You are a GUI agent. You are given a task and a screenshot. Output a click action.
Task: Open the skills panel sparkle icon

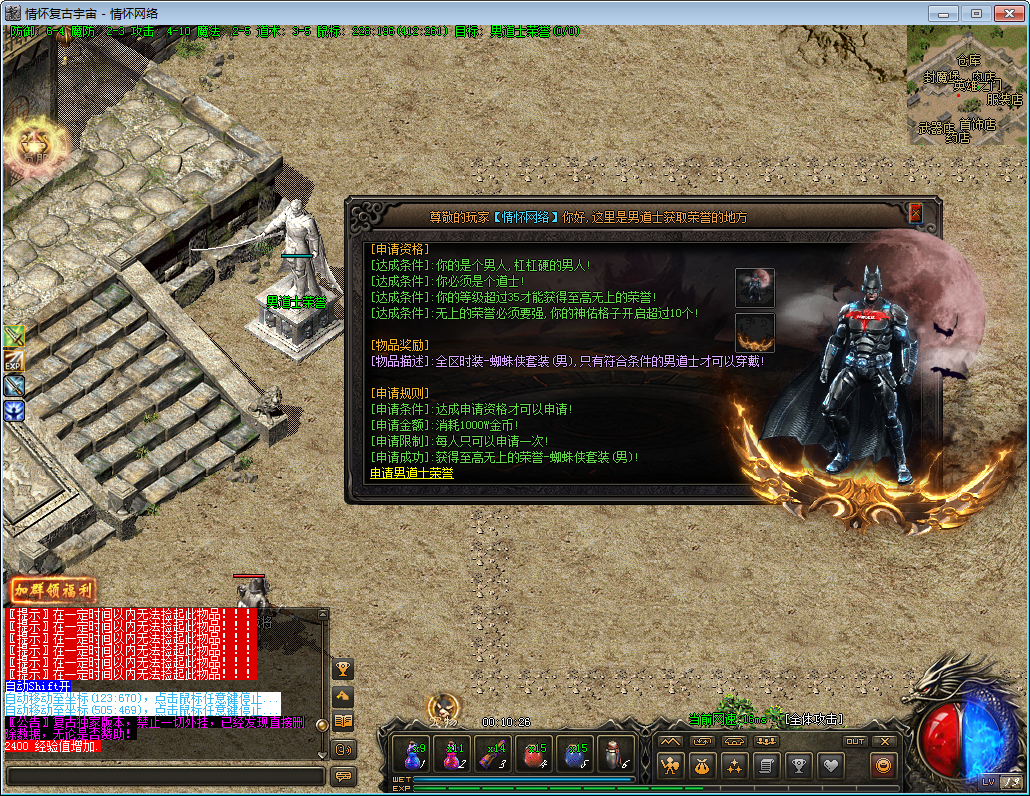[734, 767]
